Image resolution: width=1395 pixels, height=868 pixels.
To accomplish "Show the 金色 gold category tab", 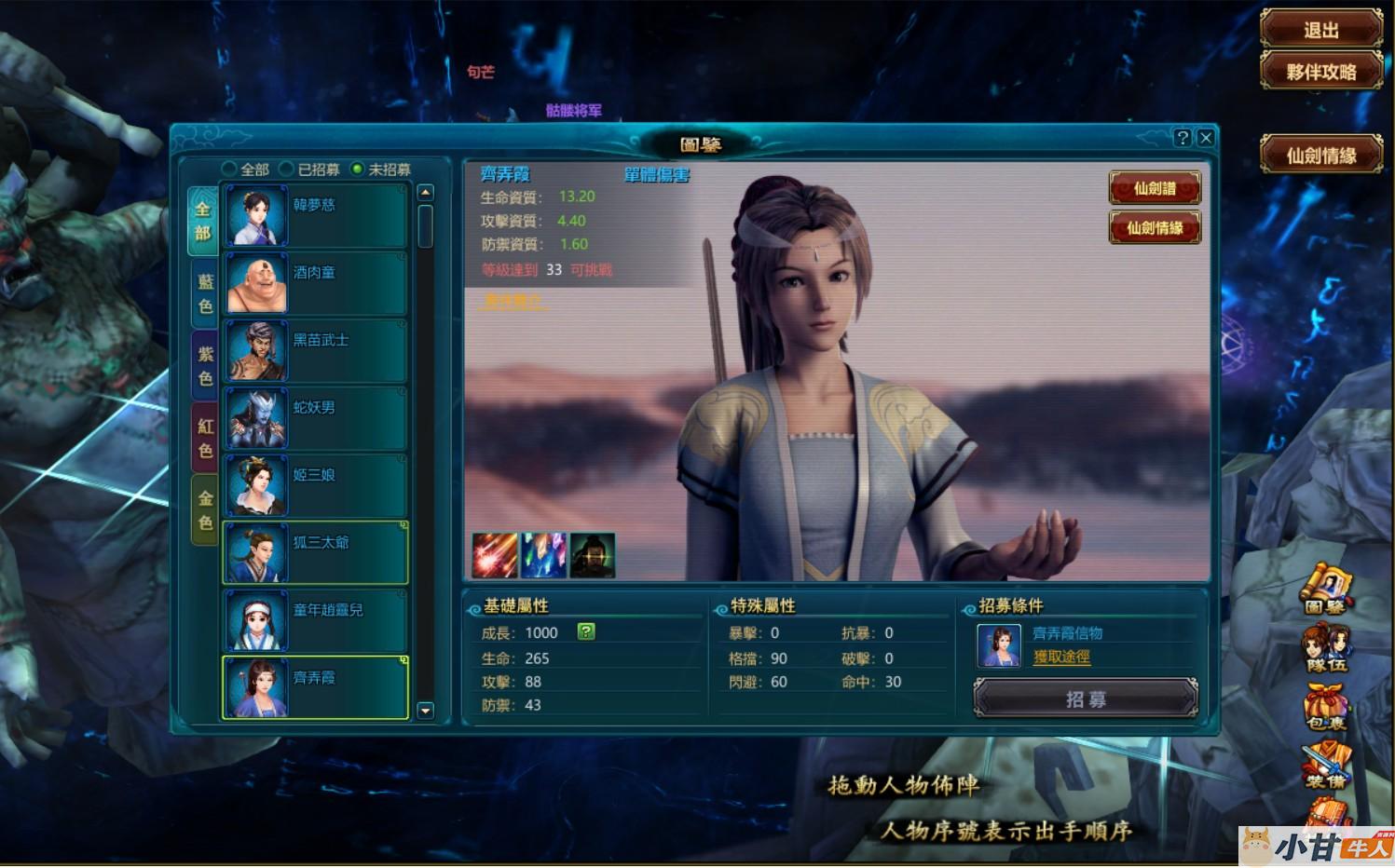I will [x=205, y=509].
